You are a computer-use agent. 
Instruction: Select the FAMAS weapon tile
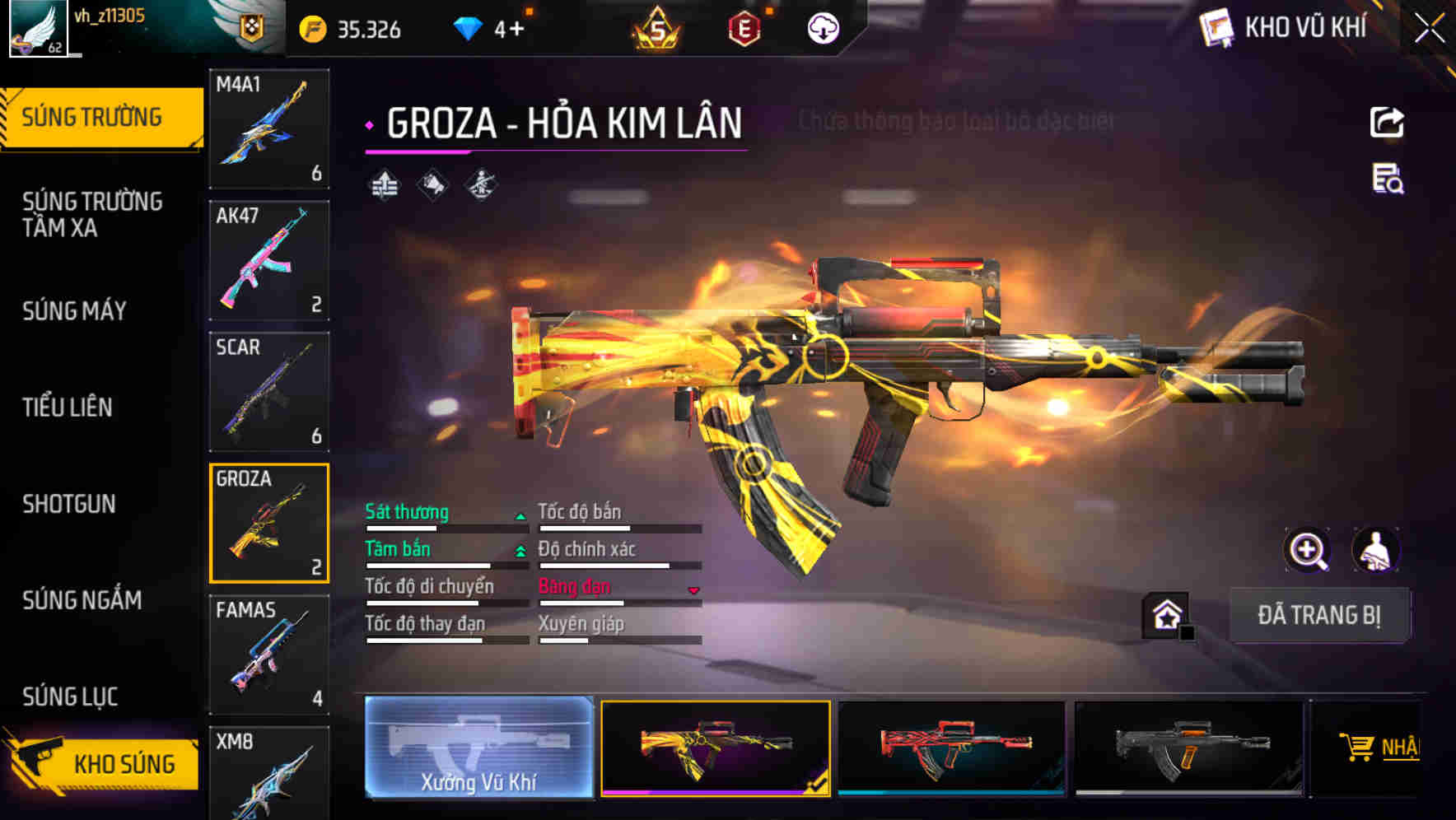pos(269,655)
